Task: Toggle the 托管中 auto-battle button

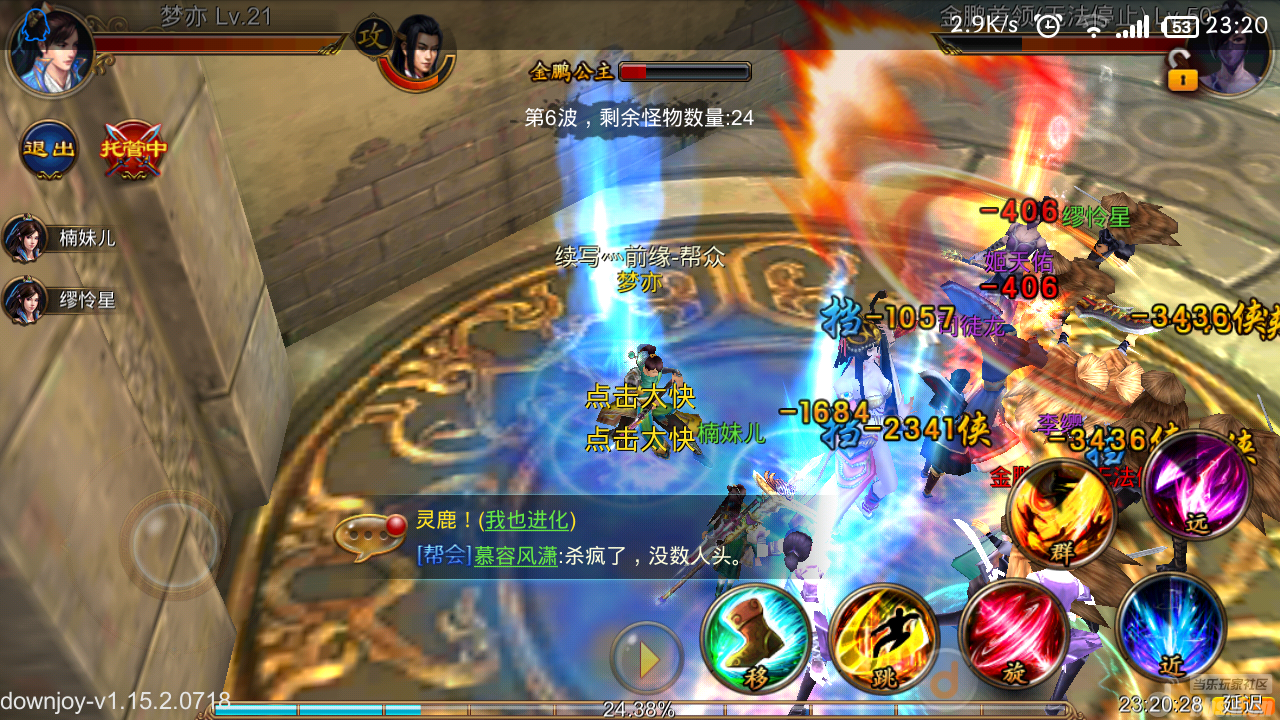Action: 133,150
